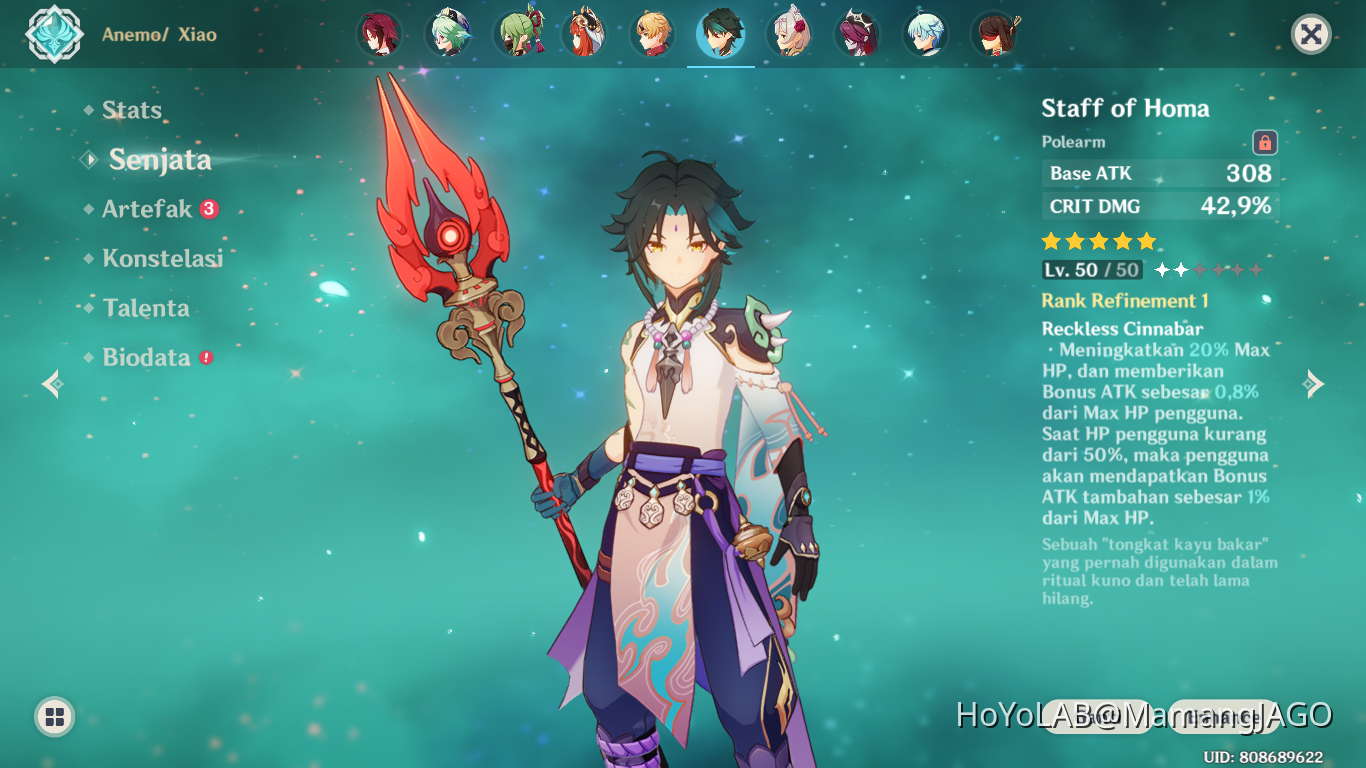Image resolution: width=1366 pixels, height=768 pixels.
Task: Open the Artefak section
Action: (x=148, y=209)
